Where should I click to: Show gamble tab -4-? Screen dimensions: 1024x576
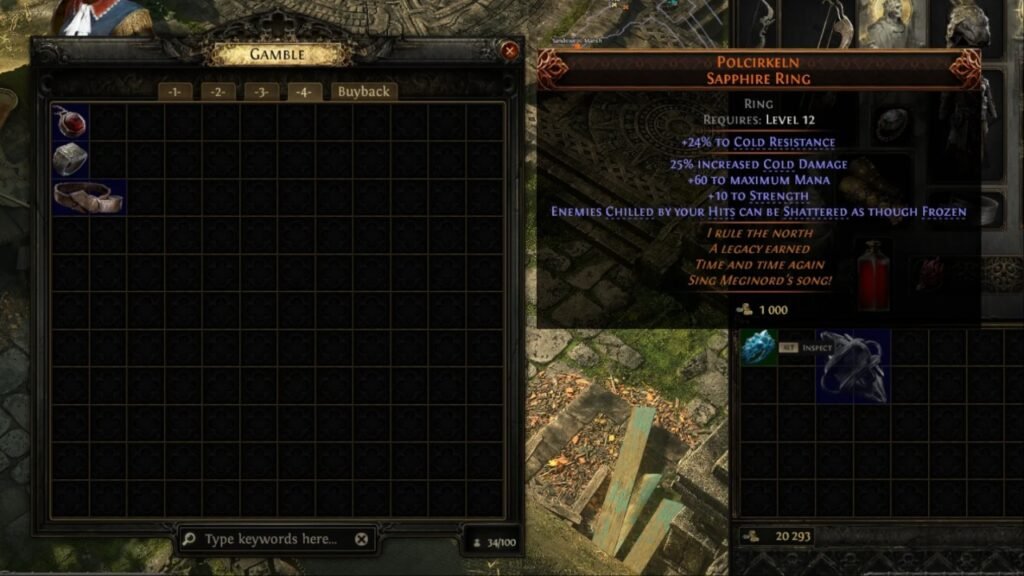tap(304, 92)
